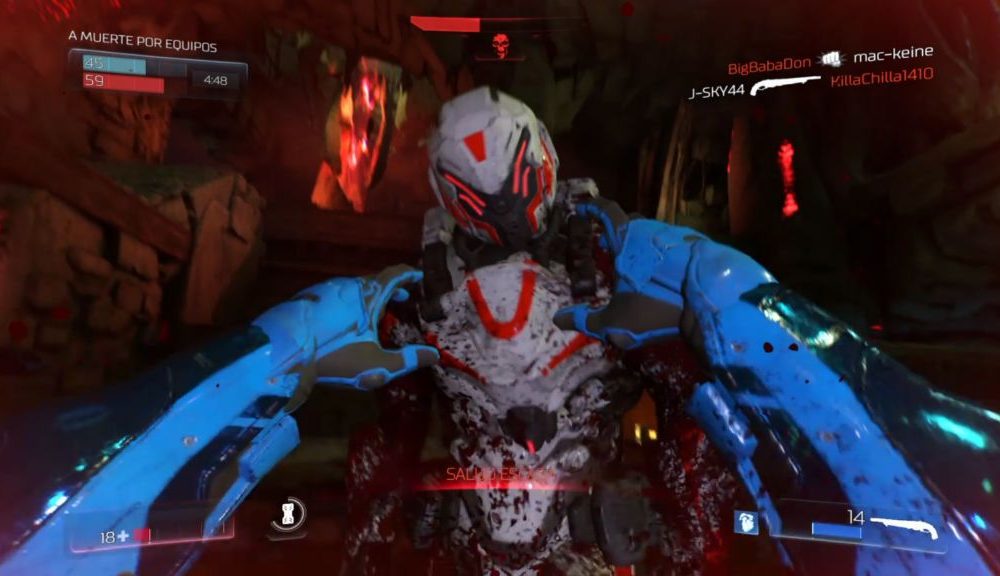The image size is (1000, 576).
Task: Click J-SKY44 in the kill feed
Action: point(717,93)
